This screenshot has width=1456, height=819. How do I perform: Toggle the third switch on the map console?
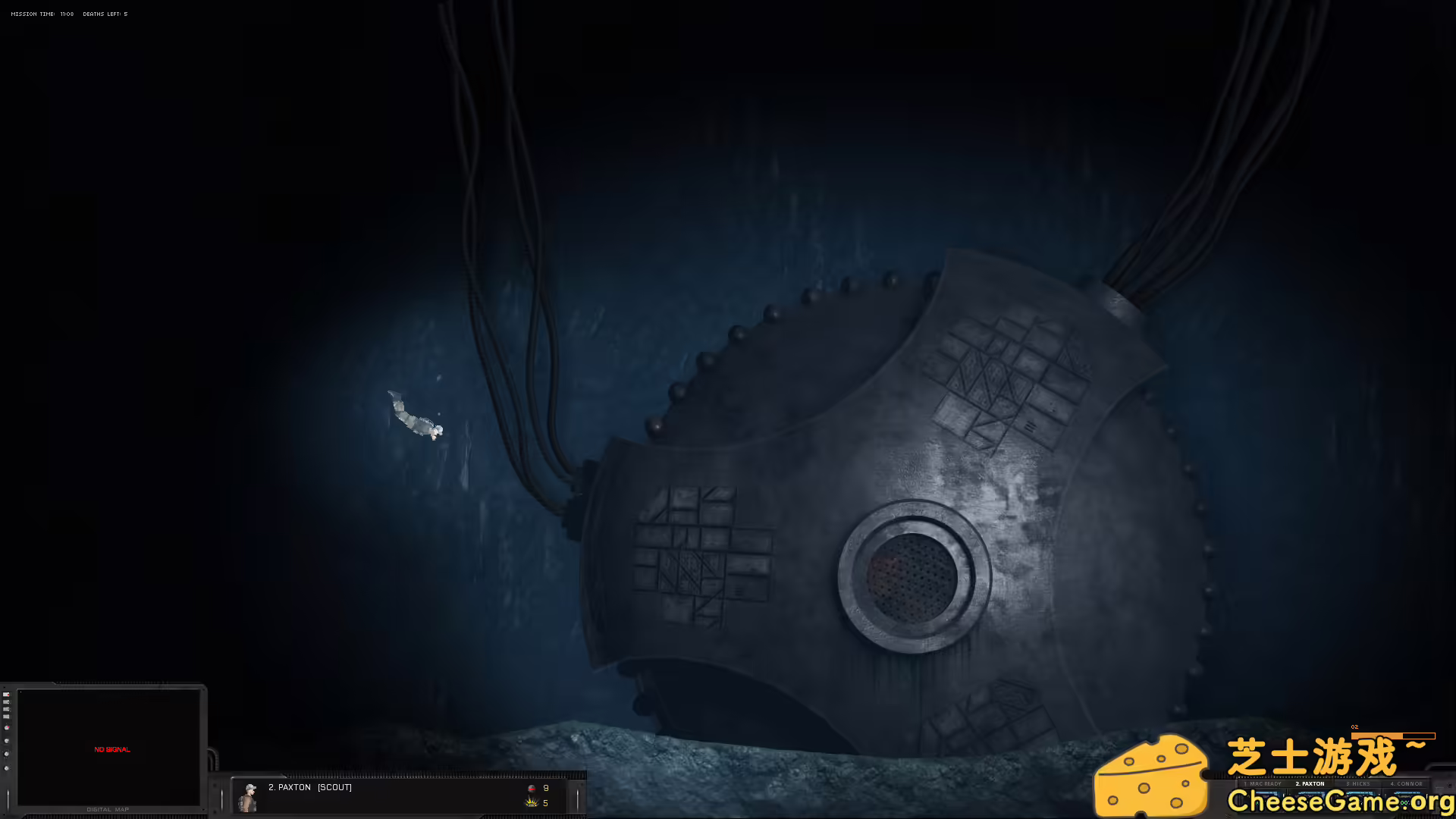point(7,709)
